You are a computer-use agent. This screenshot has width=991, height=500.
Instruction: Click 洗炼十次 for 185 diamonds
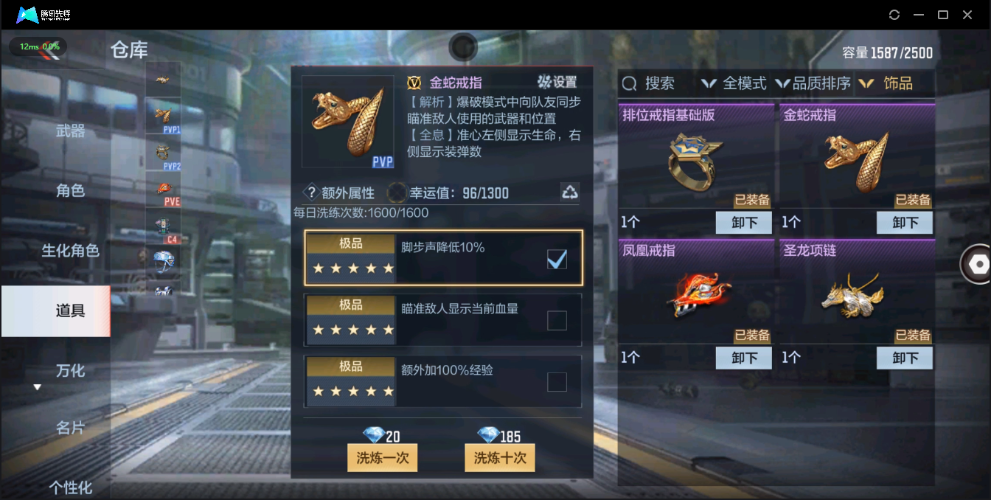click(499, 457)
